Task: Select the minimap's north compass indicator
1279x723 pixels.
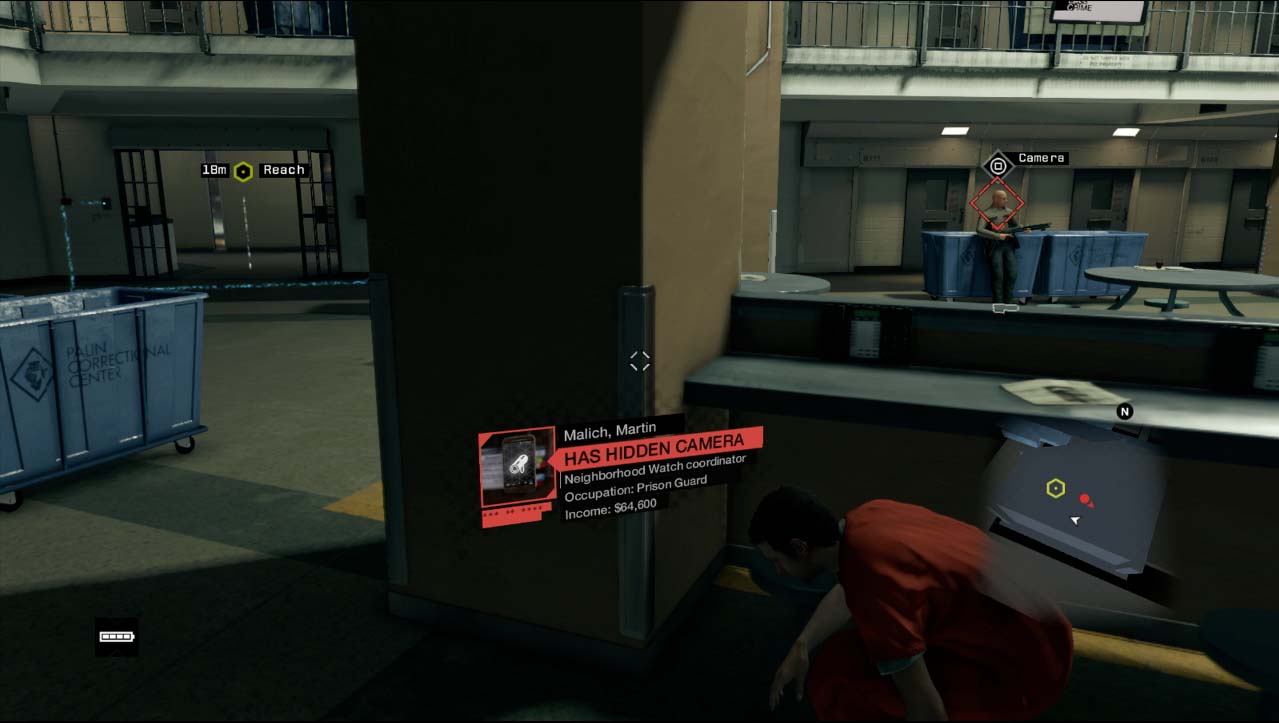Action: (x=1124, y=411)
